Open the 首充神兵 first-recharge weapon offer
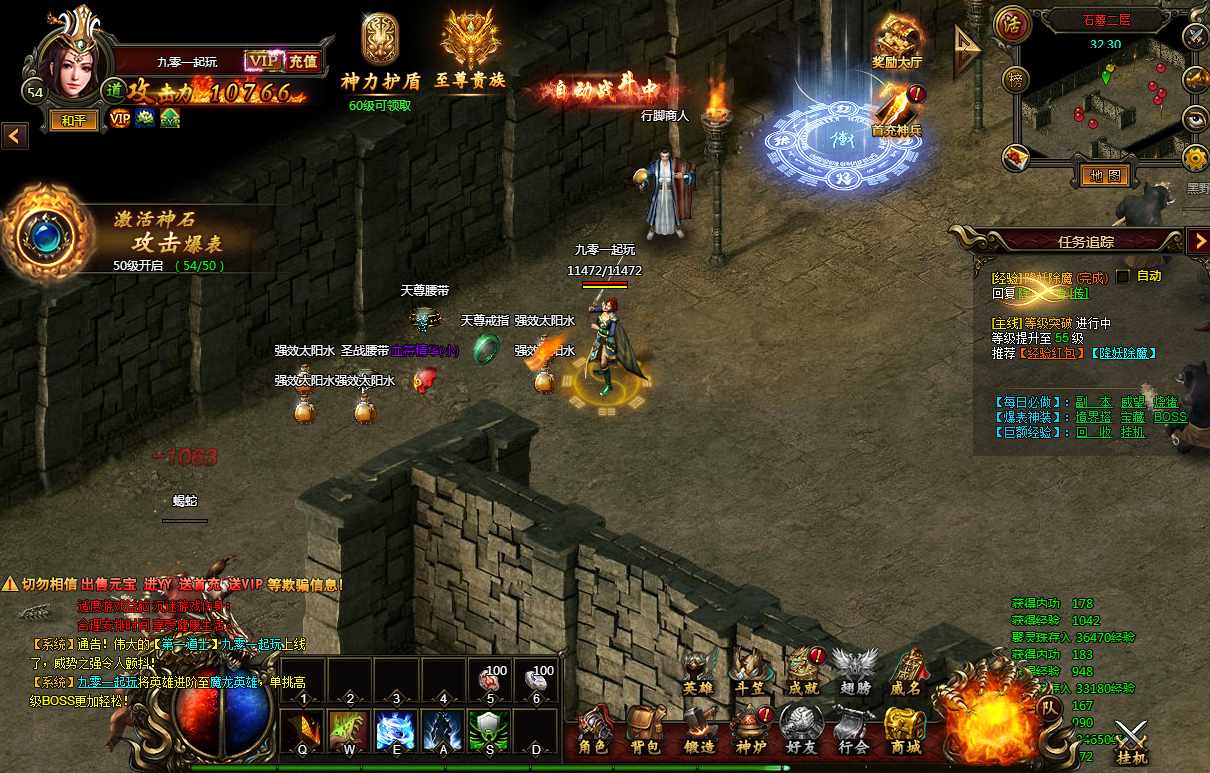 (x=897, y=108)
